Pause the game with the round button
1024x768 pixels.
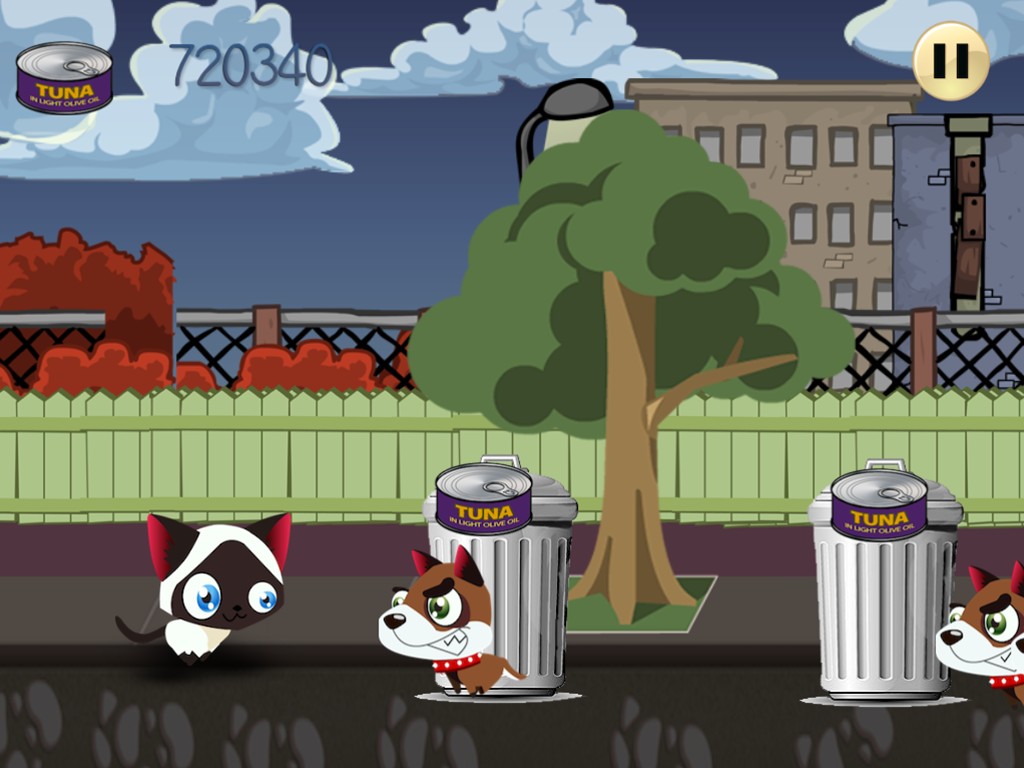(950, 61)
